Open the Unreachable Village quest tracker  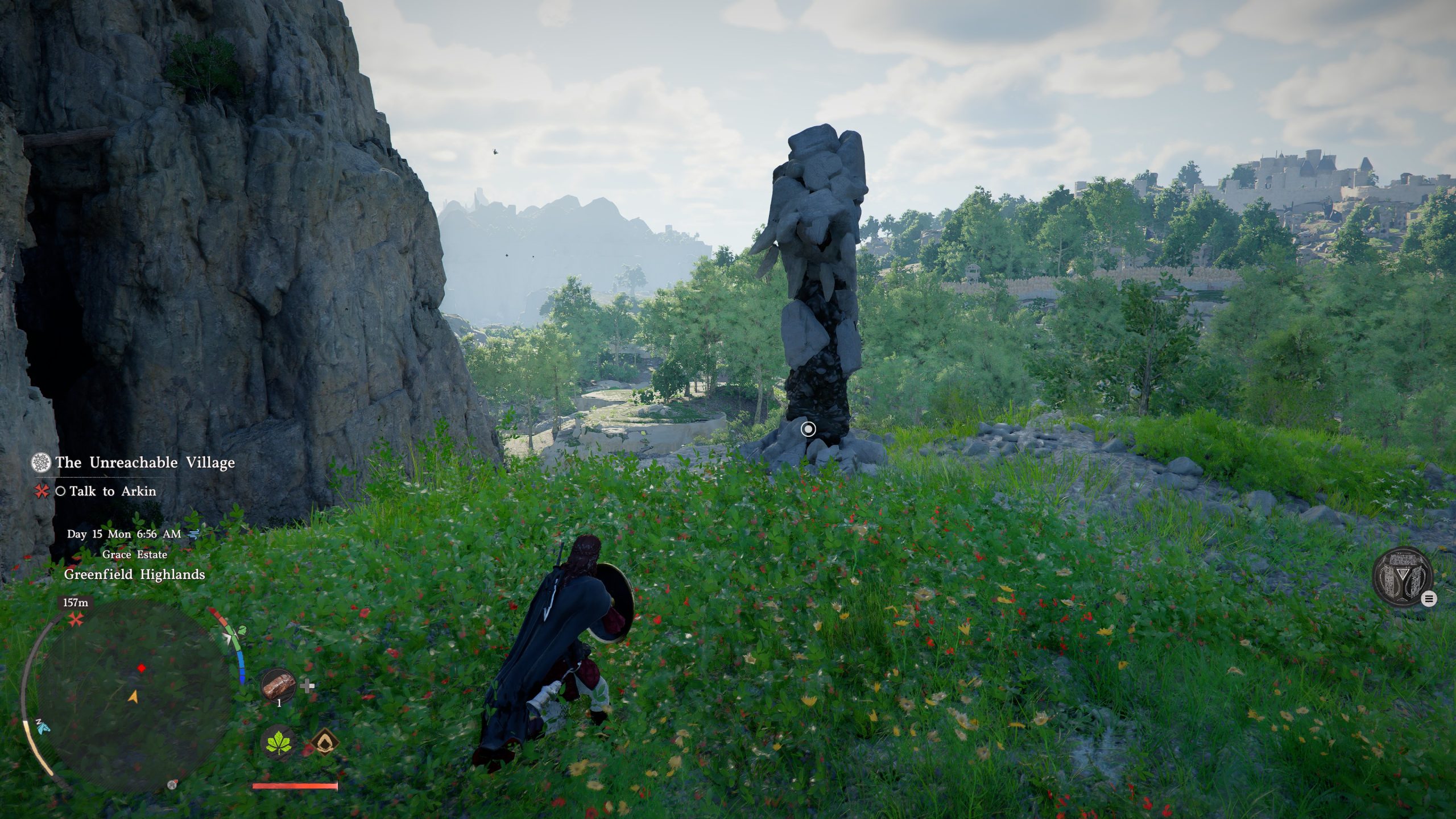pyautogui.click(x=144, y=462)
